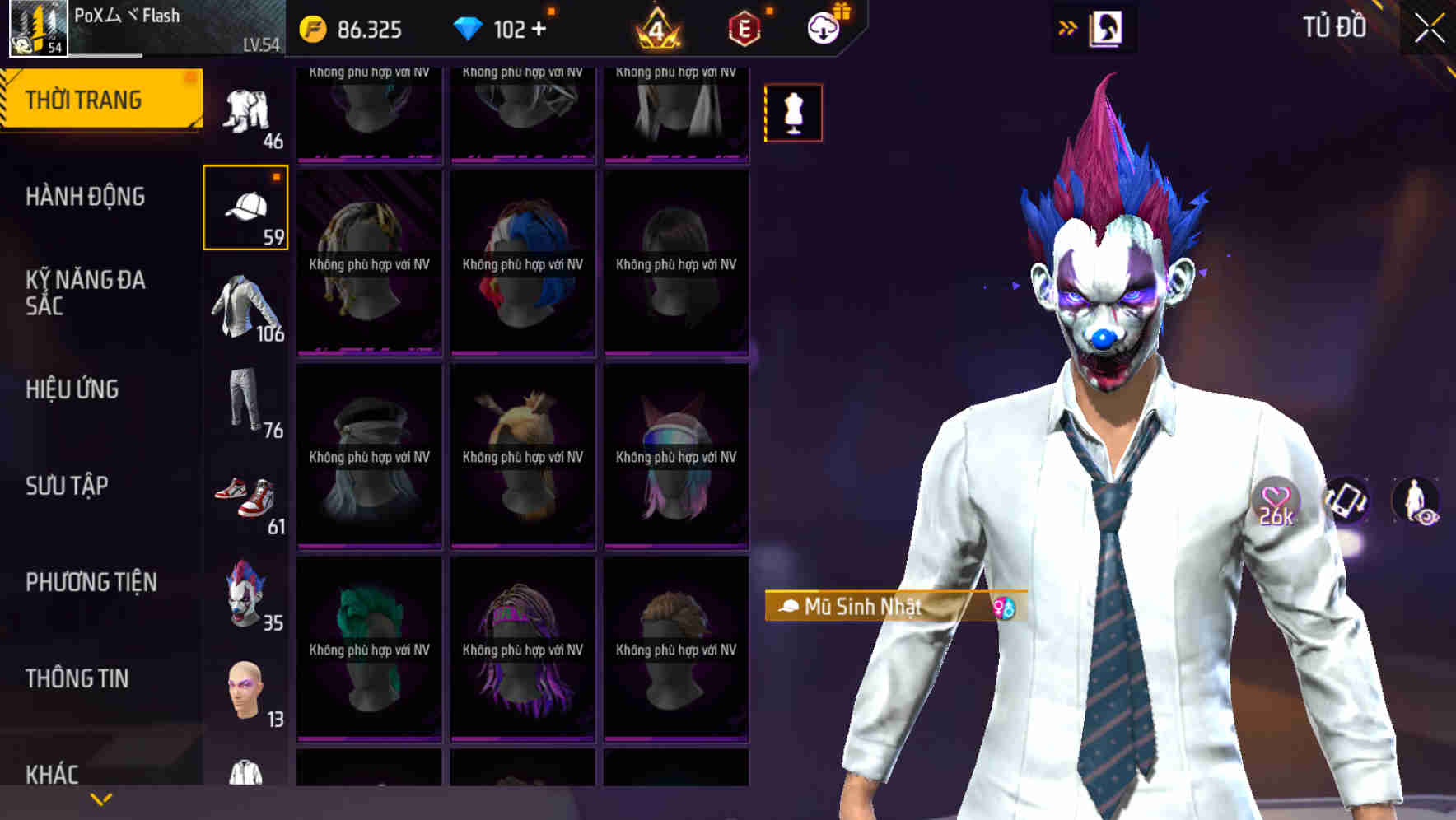
Task: Open the jacket tops category showing 106 items
Action: pos(246,305)
